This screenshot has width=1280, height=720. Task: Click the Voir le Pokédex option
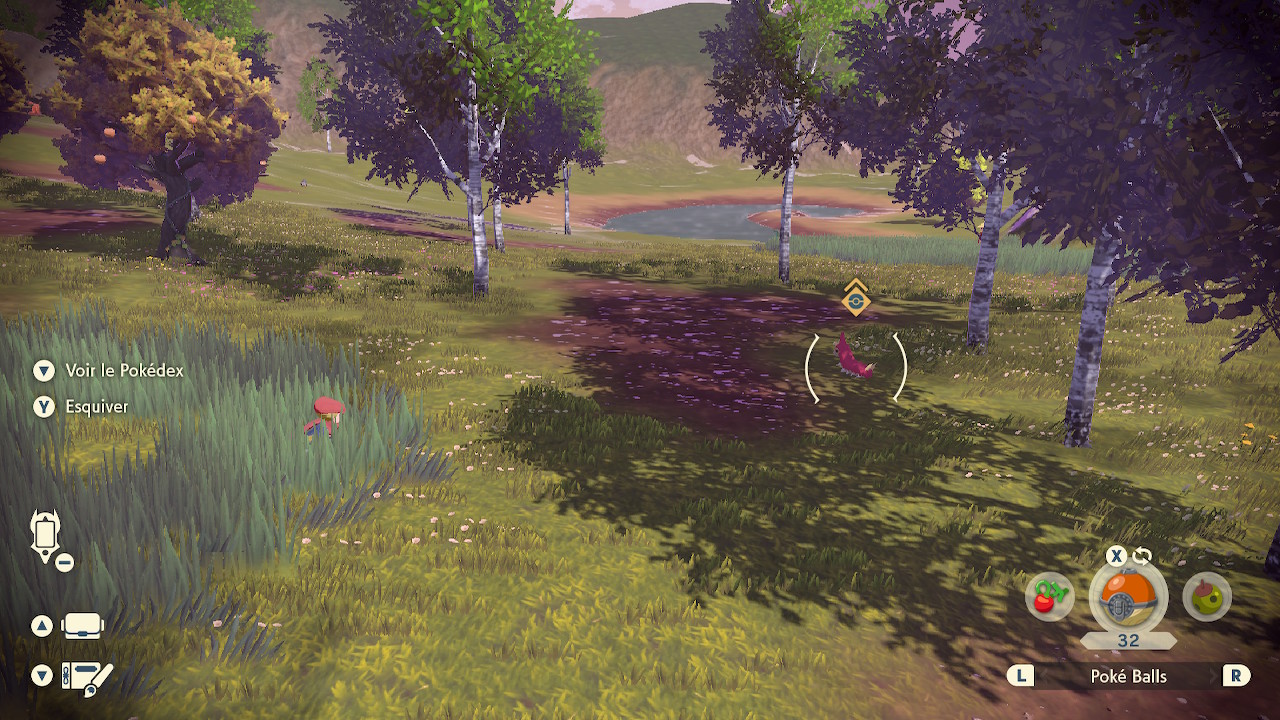(x=124, y=371)
